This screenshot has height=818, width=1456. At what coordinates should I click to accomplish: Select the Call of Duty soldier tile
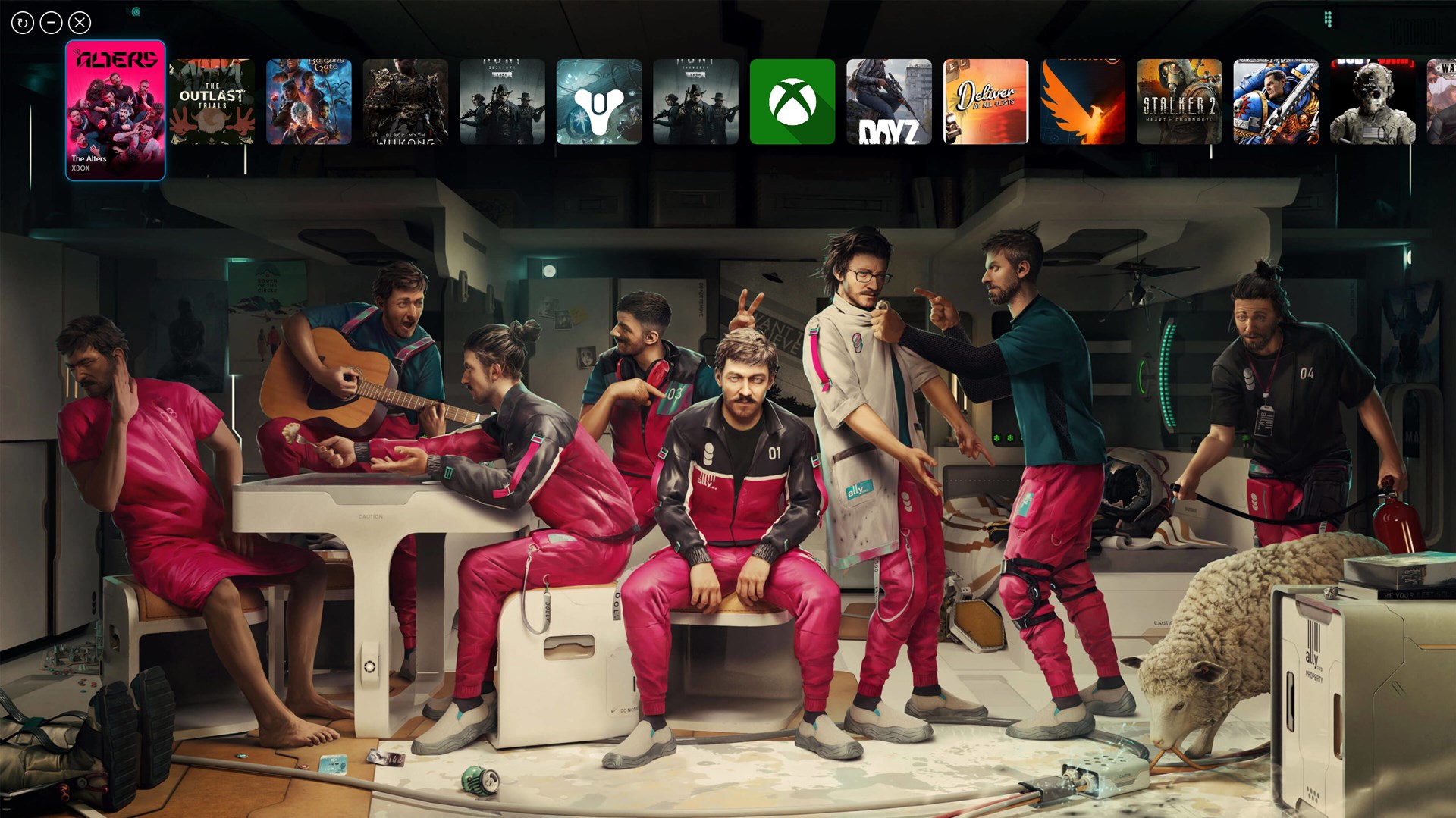point(1373,101)
